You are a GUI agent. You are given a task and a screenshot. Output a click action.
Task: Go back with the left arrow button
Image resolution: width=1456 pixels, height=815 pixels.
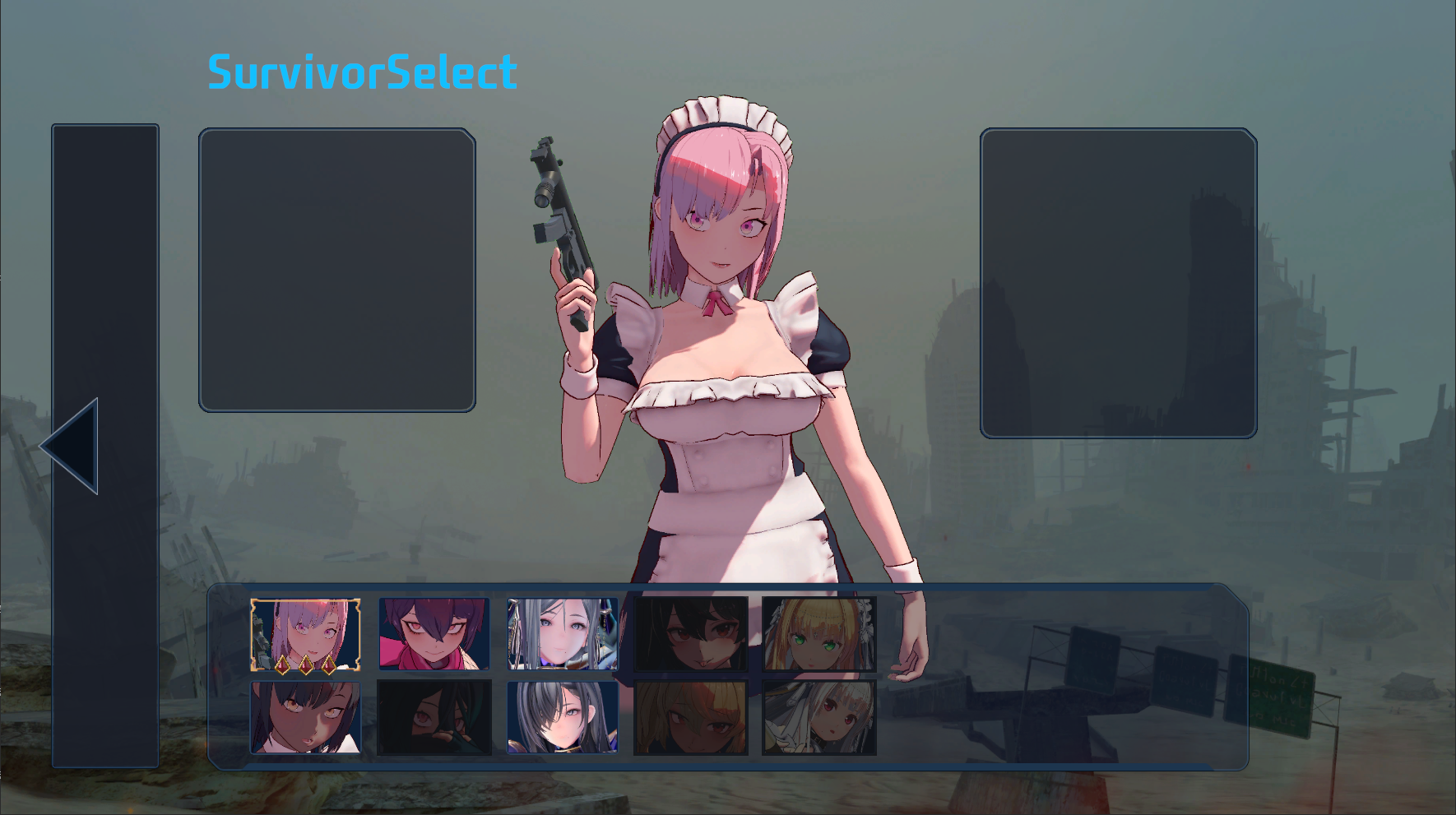[71, 446]
